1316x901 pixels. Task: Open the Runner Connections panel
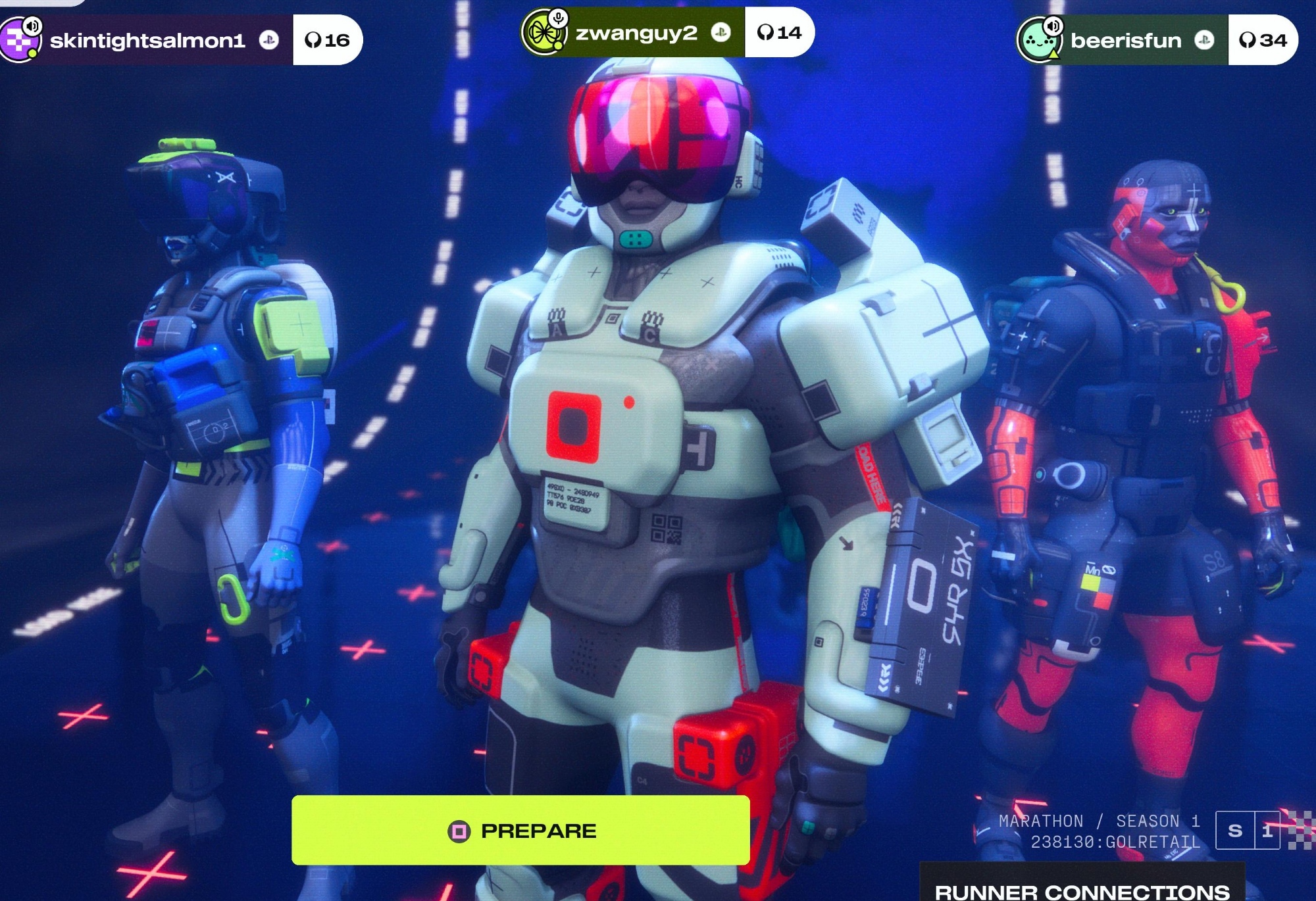pyautogui.click(x=1082, y=890)
